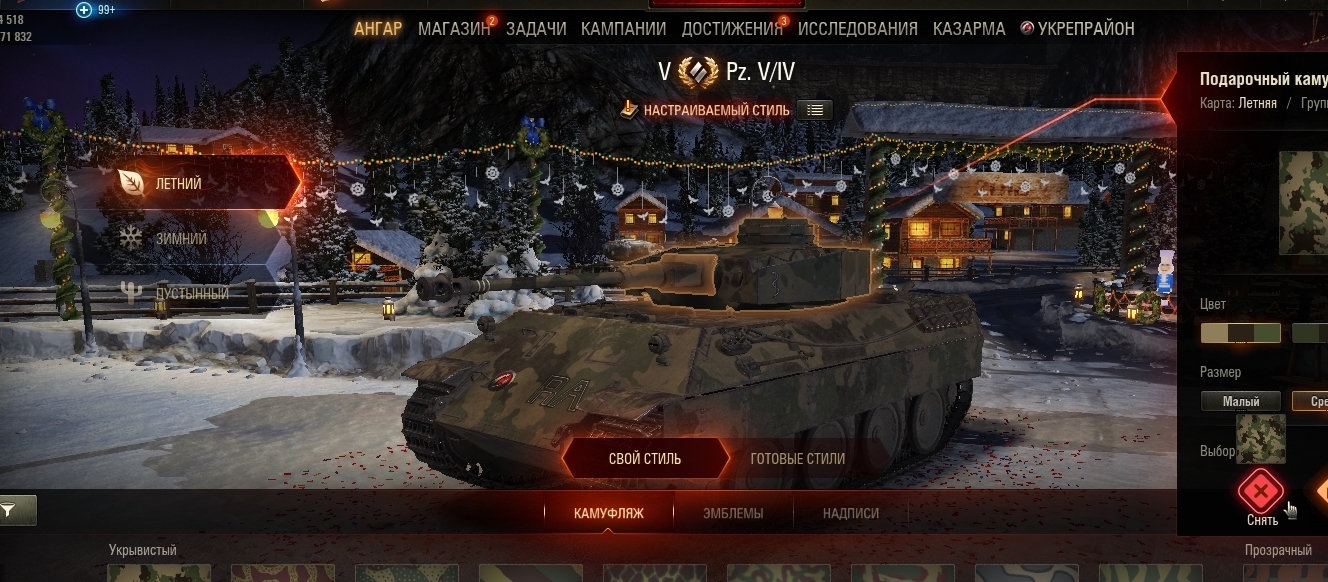This screenshot has width=1328, height=582.
Task: Switch to Исследования tab
Action: click(857, 28)
